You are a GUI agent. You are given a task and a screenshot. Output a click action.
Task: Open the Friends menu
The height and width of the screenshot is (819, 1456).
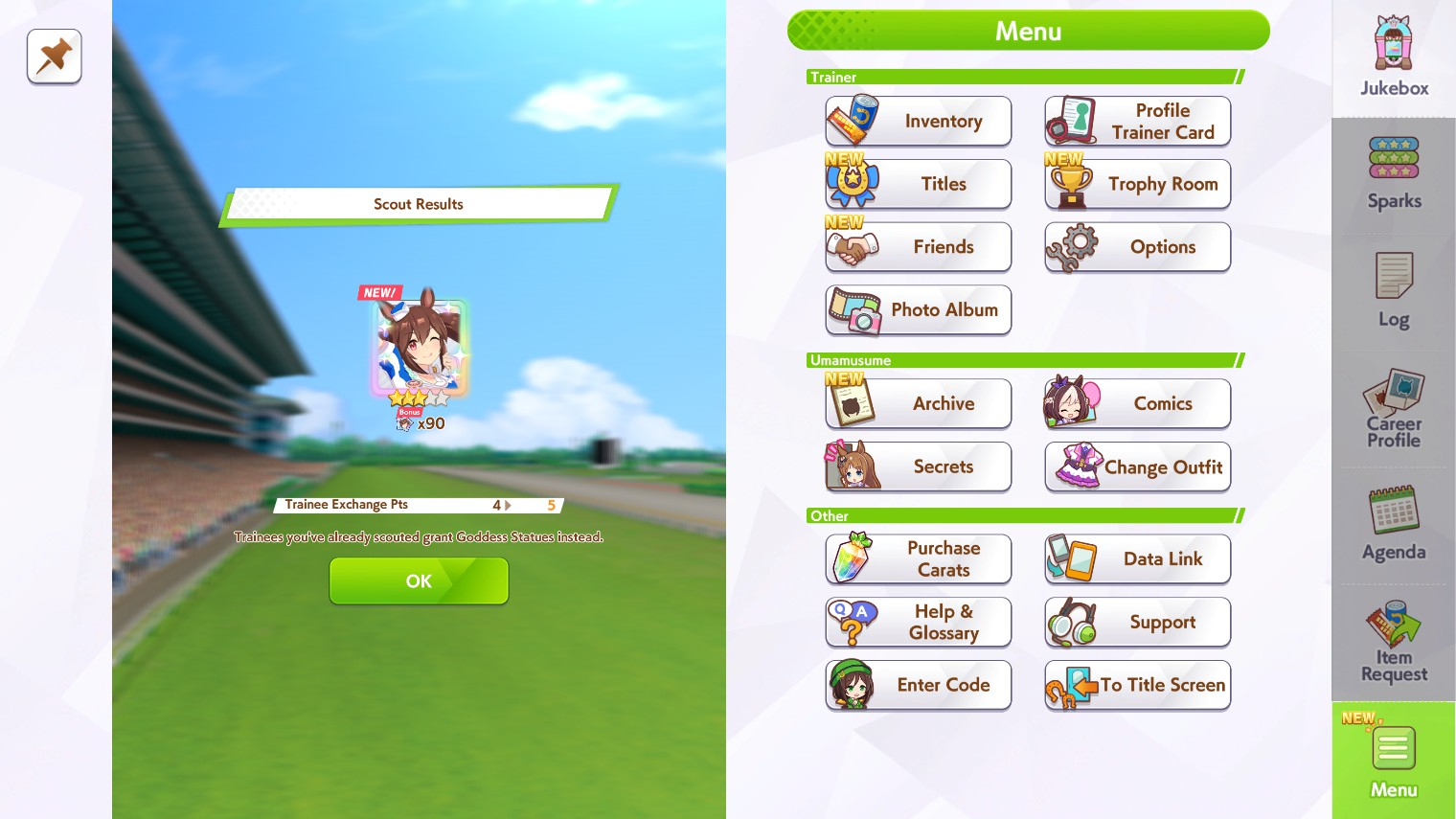[918, 247]
